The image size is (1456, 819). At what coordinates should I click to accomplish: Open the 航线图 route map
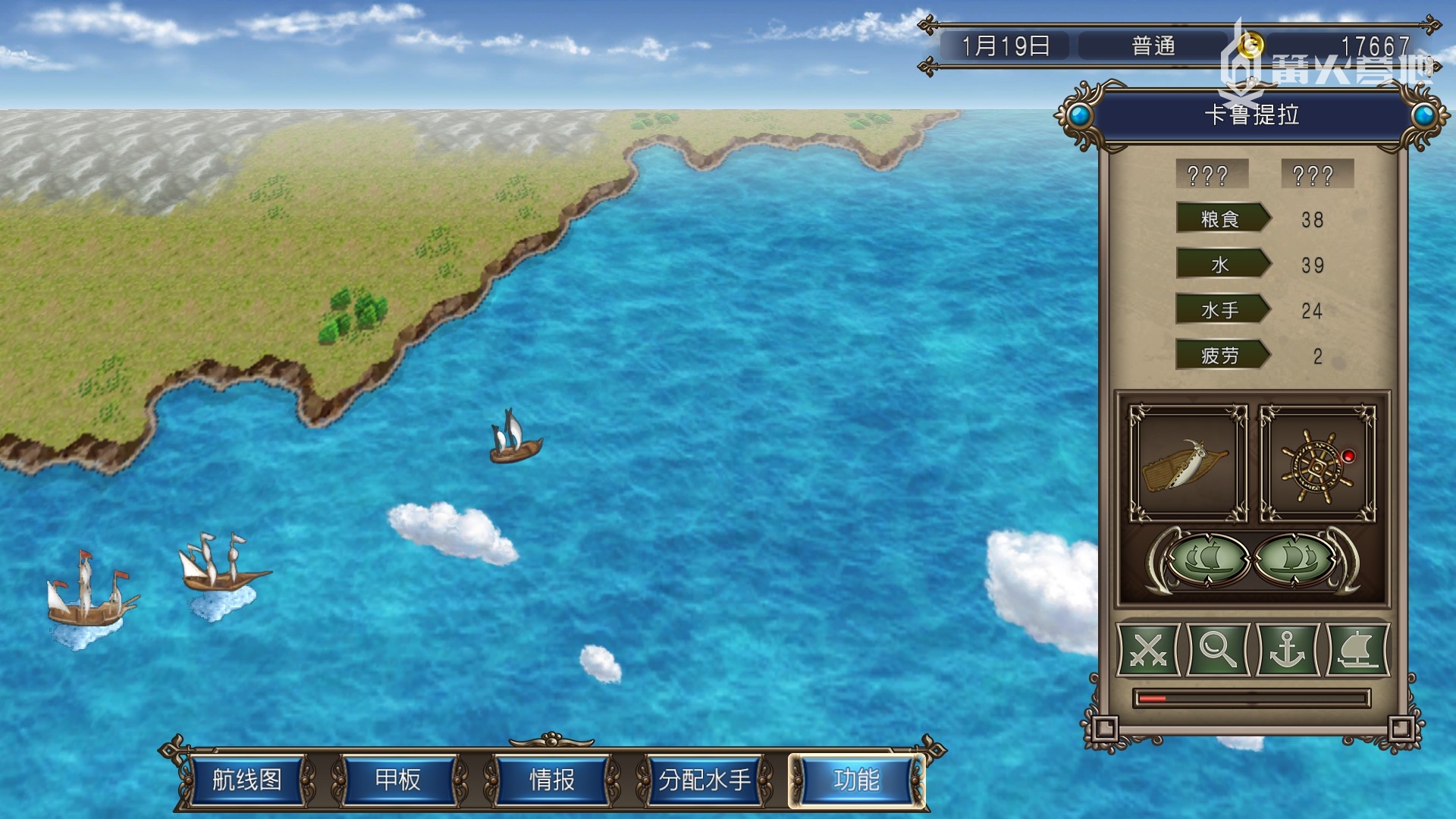(x=247, y=780)
